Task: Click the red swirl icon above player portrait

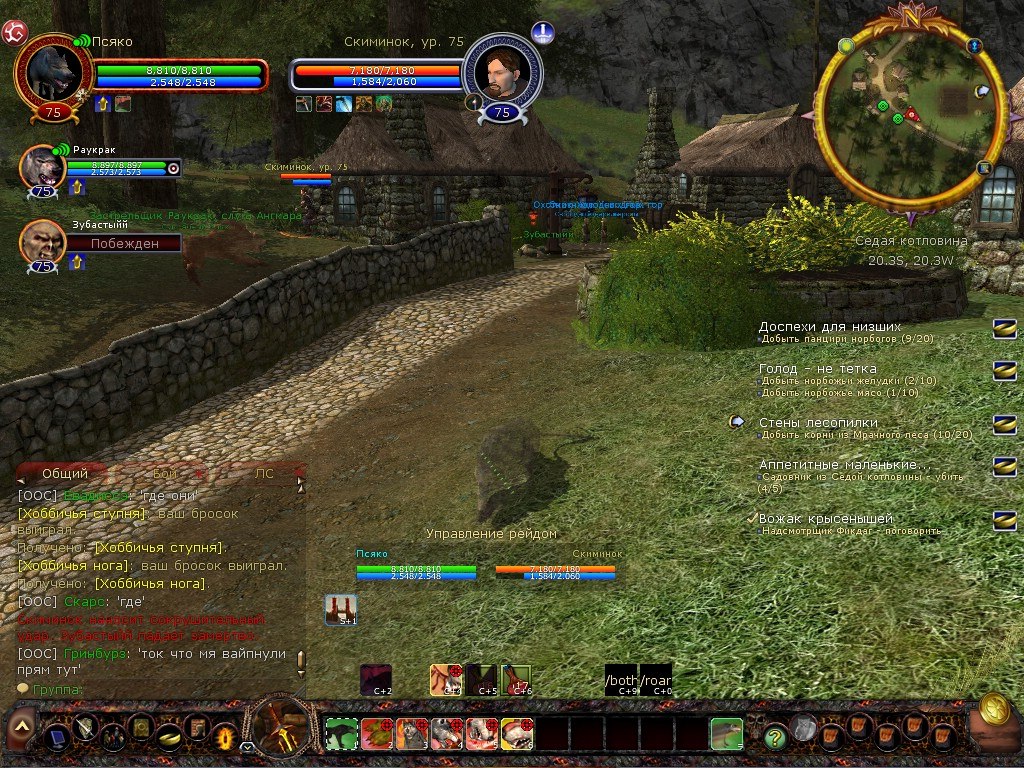Action: tap(13, 33)
